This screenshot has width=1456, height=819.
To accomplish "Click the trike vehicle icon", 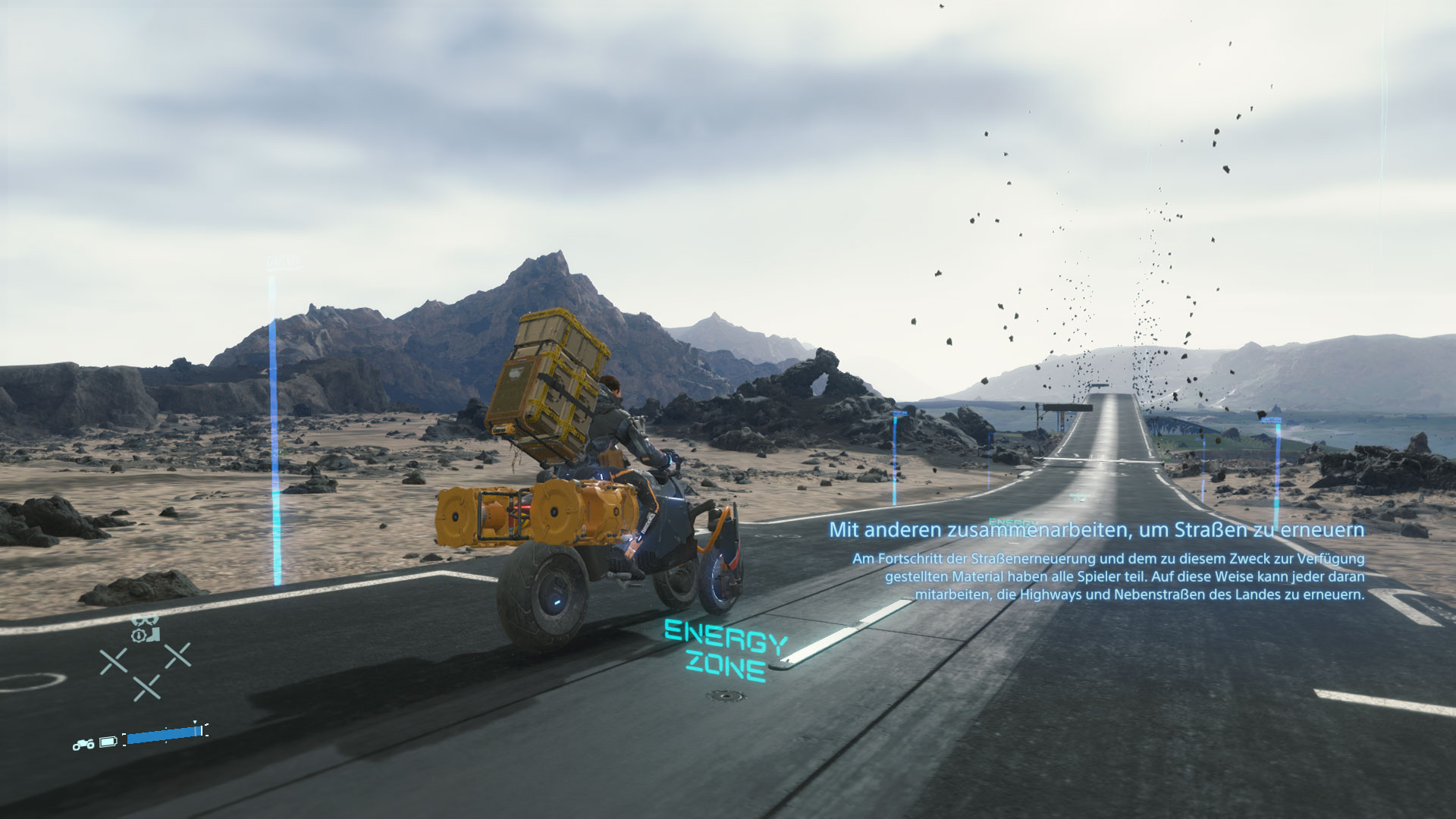I will [83, 744].
